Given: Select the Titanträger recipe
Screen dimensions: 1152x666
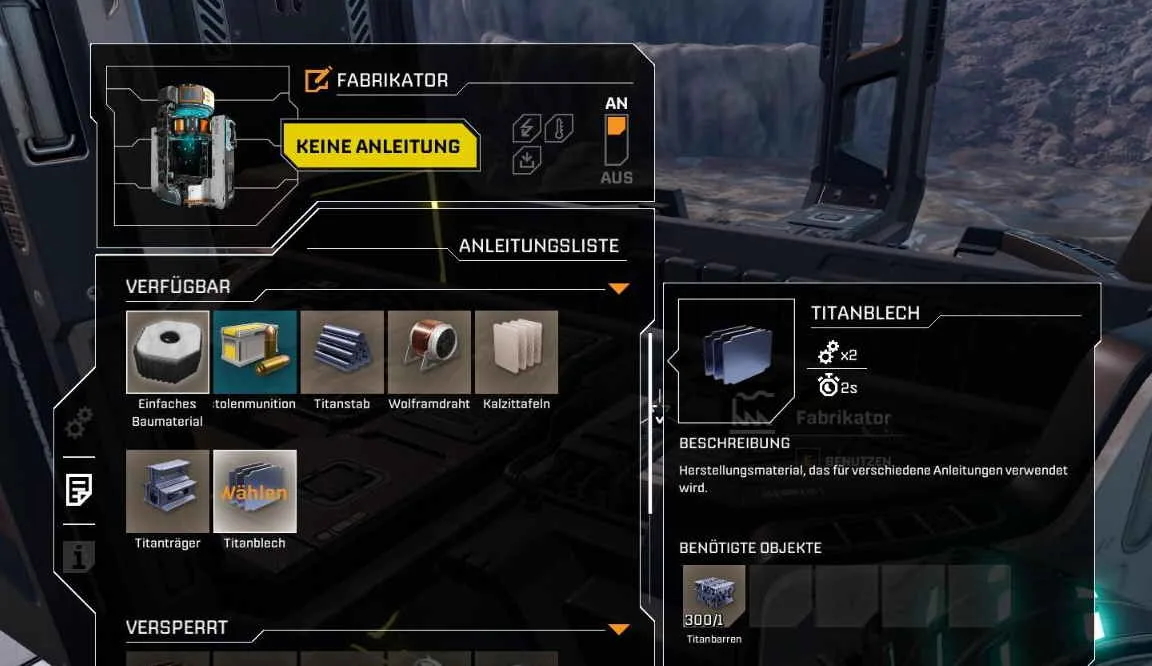Looking at the screenshot, I should tap(168, 491).
